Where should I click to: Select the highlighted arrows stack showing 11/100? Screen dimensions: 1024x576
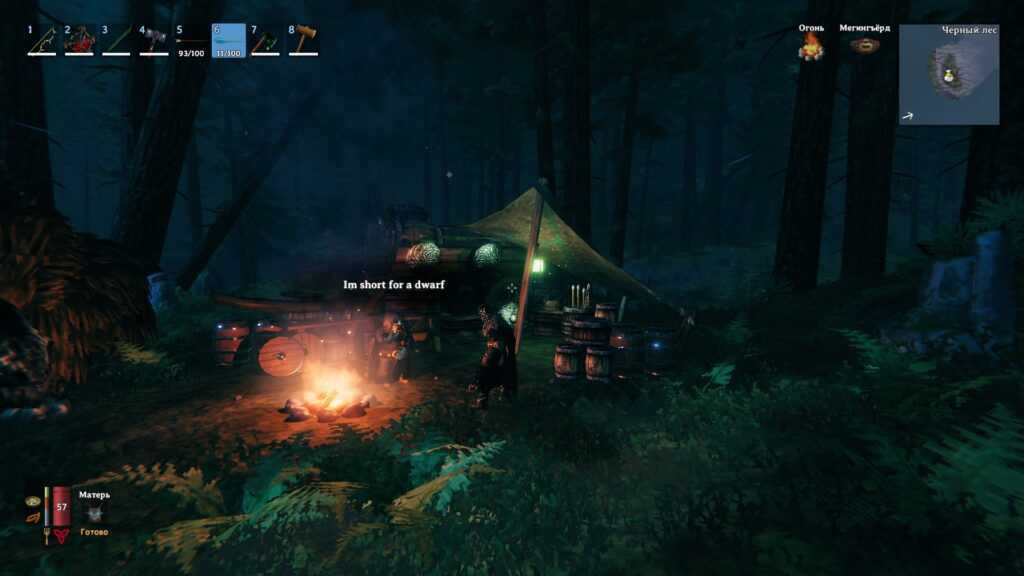coord(228,41)
